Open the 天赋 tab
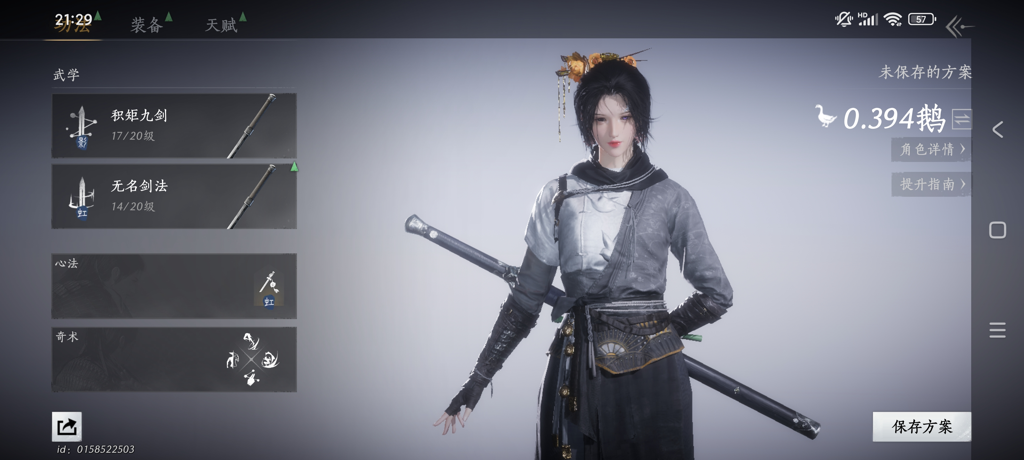Image resolution: width=1024 pixels, height=460 pixels. point(222,25)
